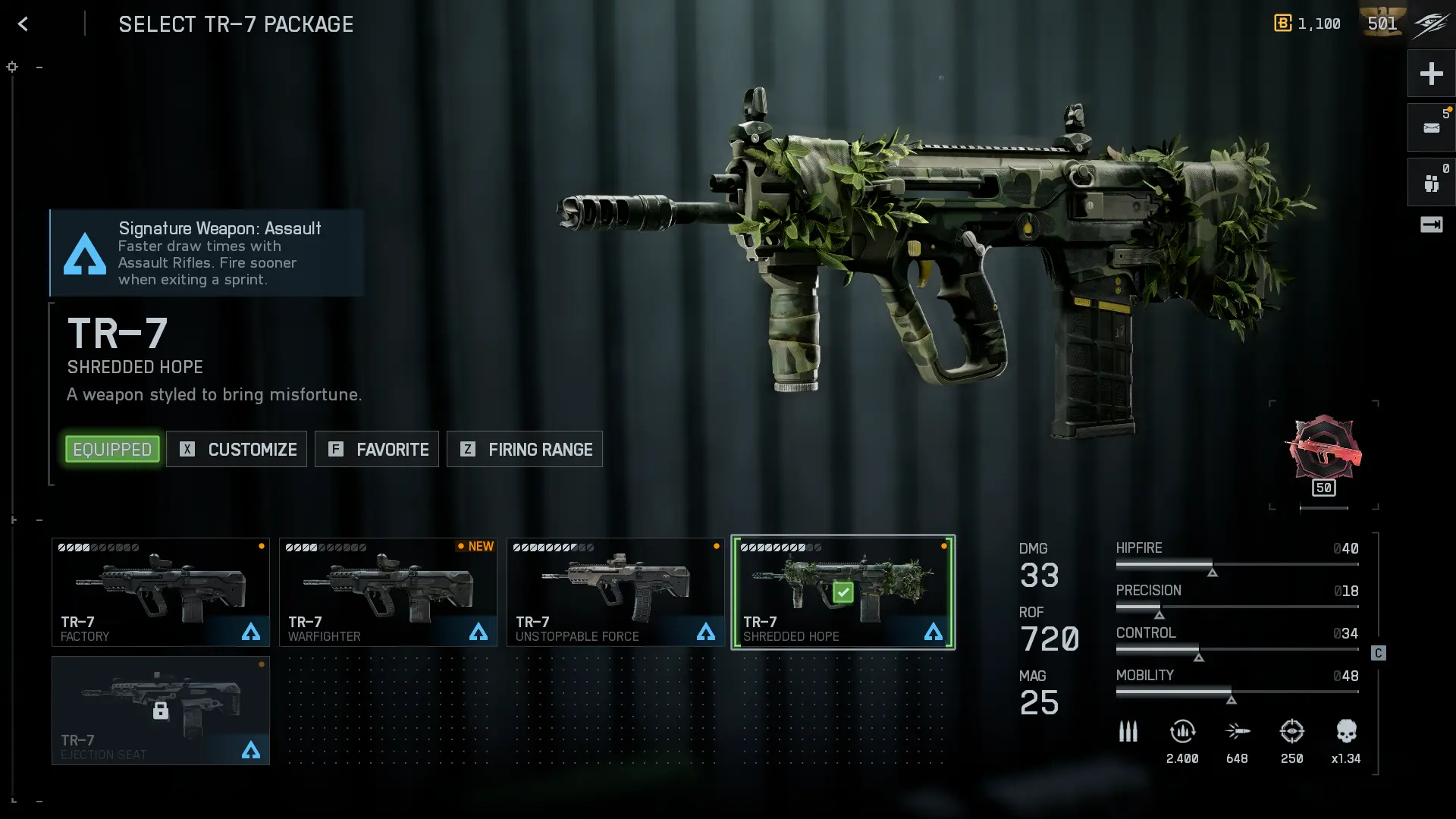This screenshot has height=819, width=1456.
Task: Select the TR-7 Factory package
Action: [161, 592]
